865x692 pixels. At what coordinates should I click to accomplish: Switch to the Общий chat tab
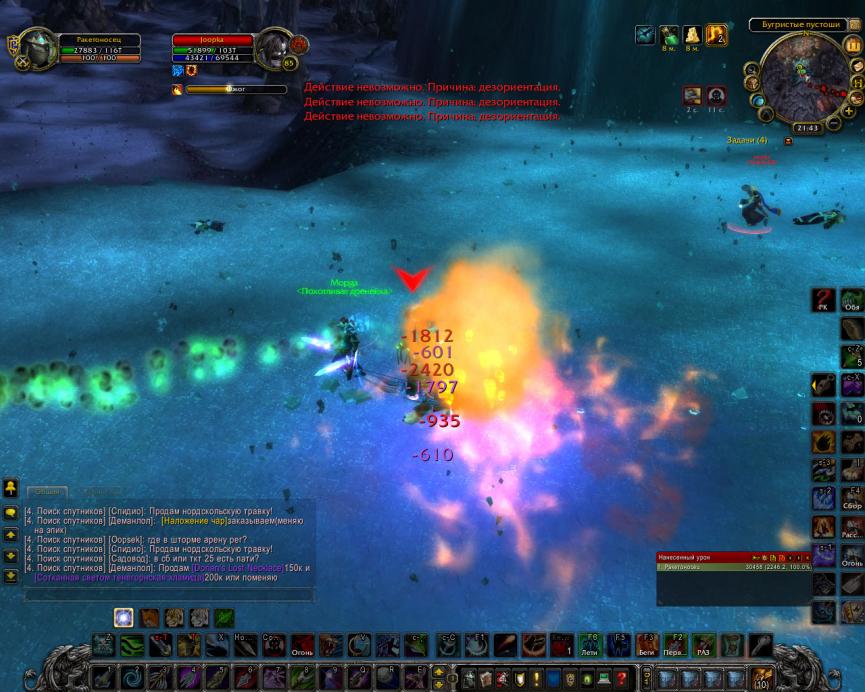pyautogui.click(x=46, y=491)
